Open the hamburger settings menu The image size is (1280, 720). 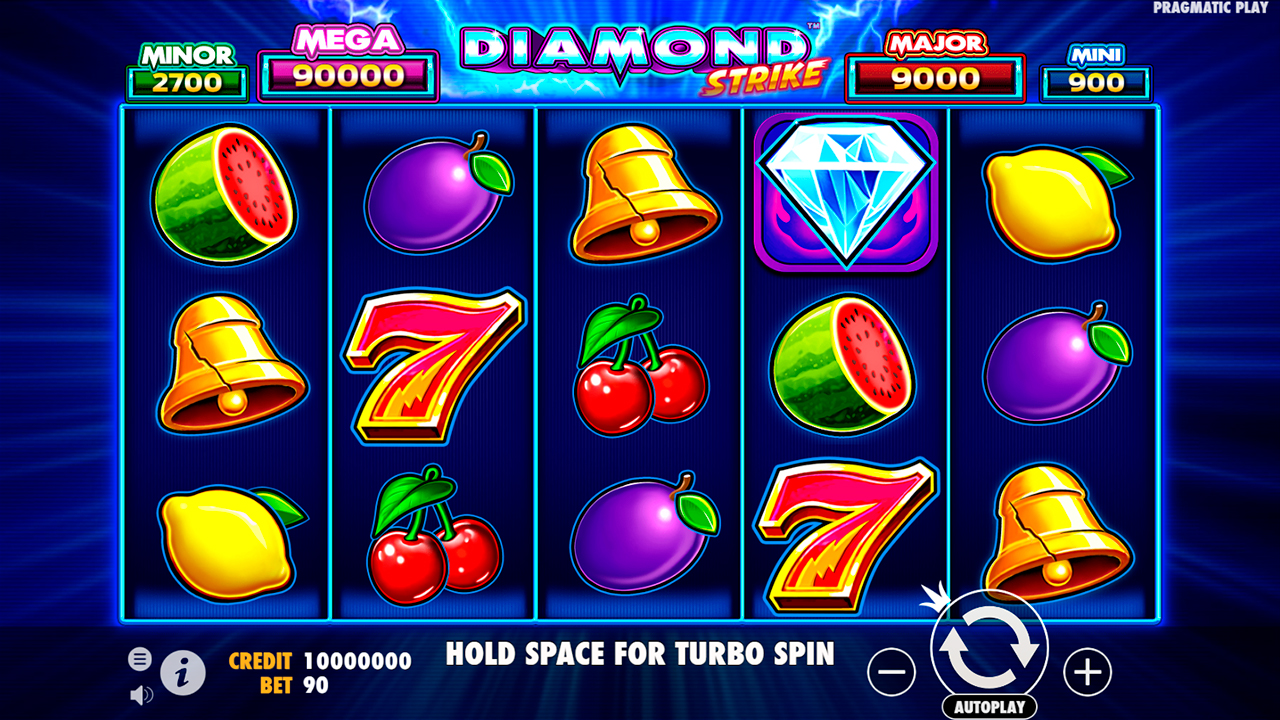[140, 659]
